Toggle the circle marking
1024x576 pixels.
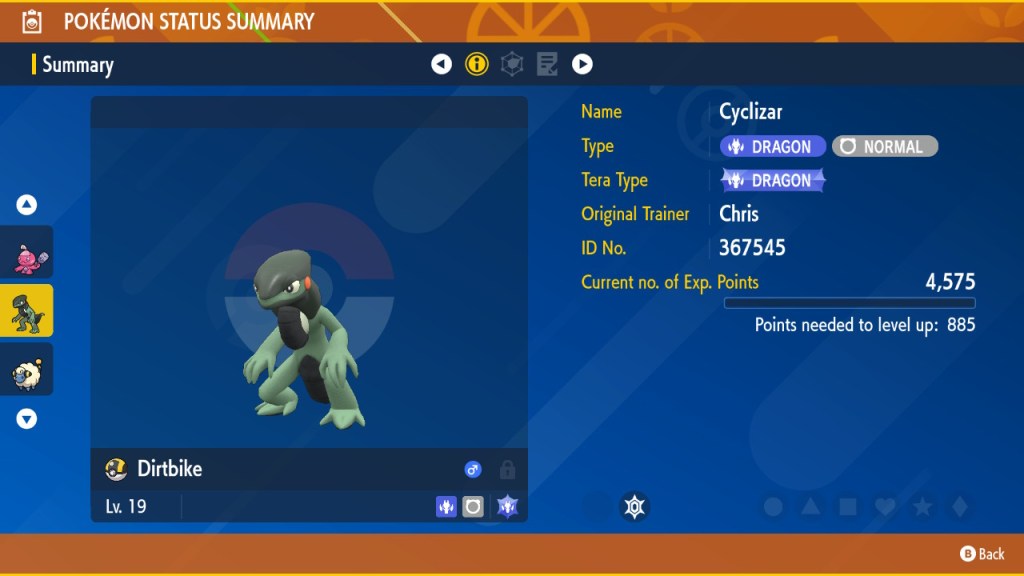point(773,507)
